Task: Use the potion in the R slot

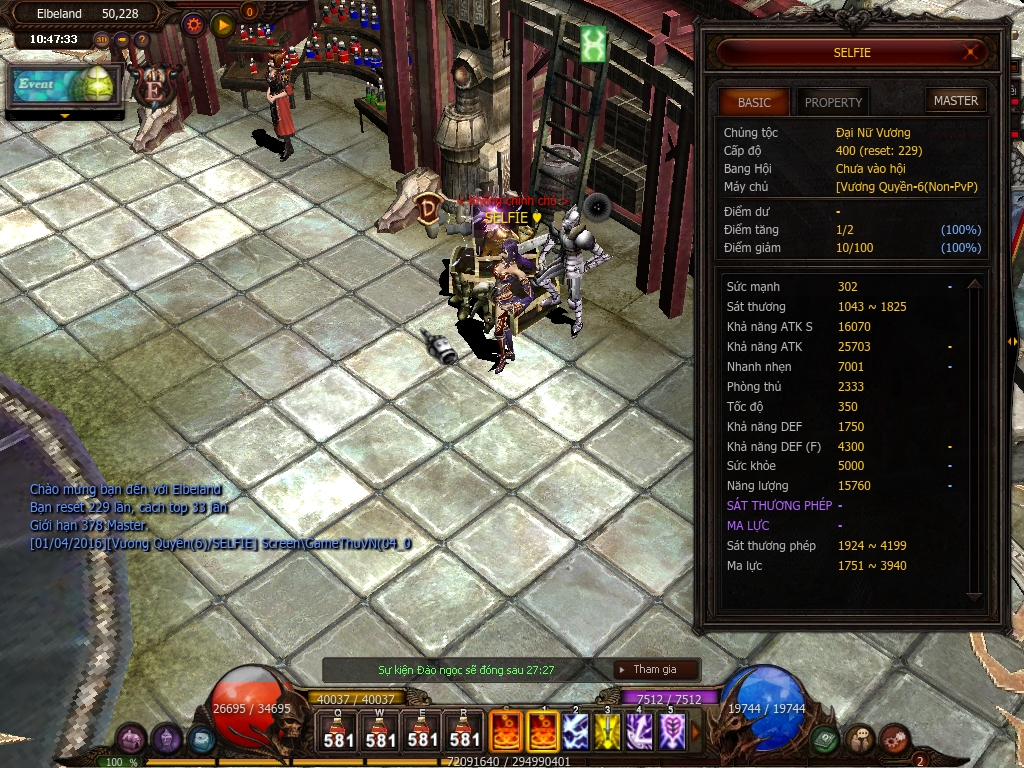Action: 465,731
